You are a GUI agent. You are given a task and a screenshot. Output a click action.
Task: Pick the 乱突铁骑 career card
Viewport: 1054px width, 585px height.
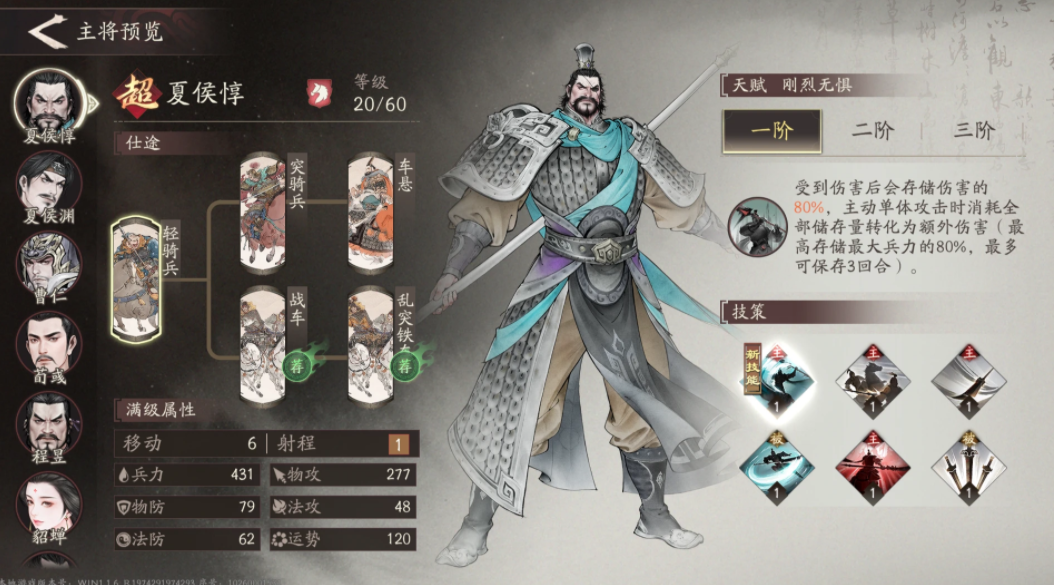[372, 332]
